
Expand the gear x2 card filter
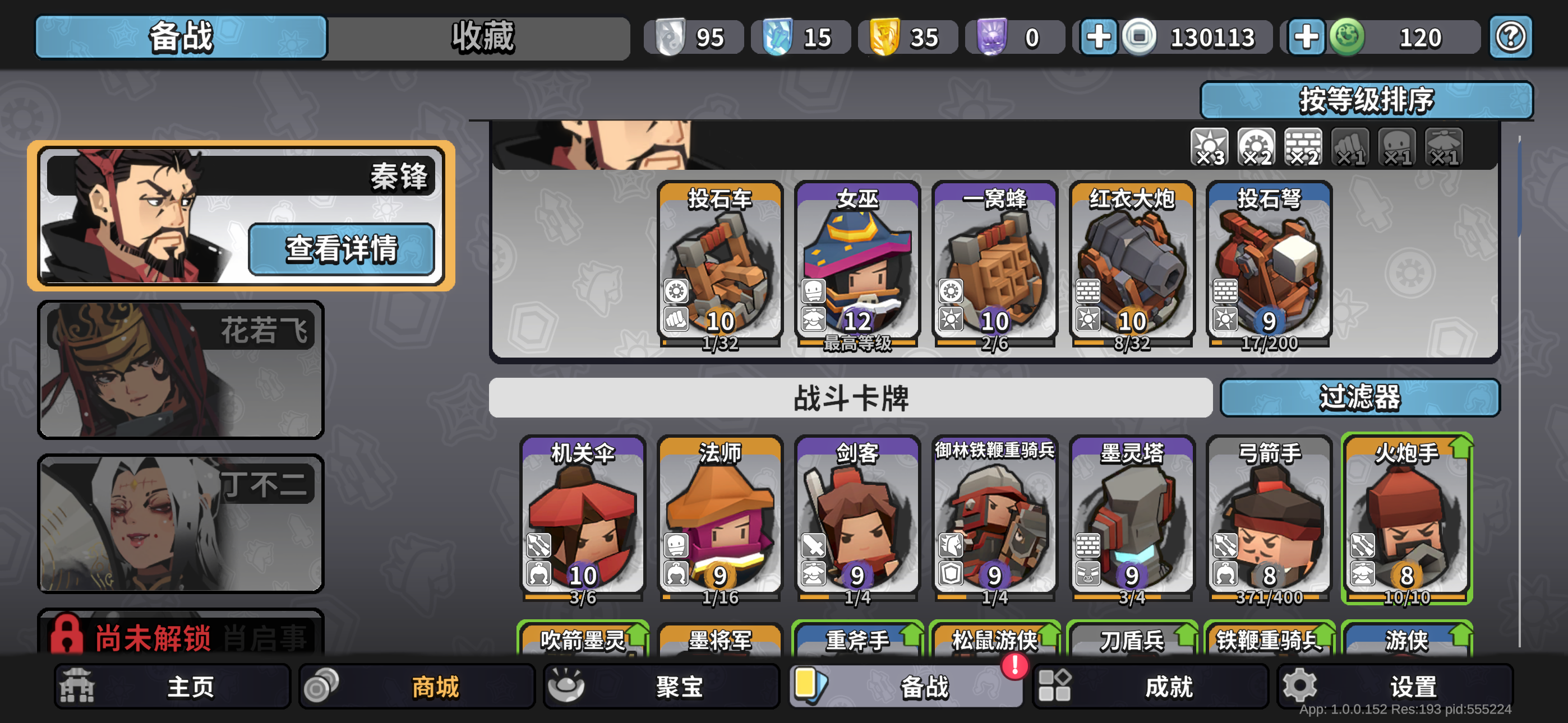(1256, 146)
